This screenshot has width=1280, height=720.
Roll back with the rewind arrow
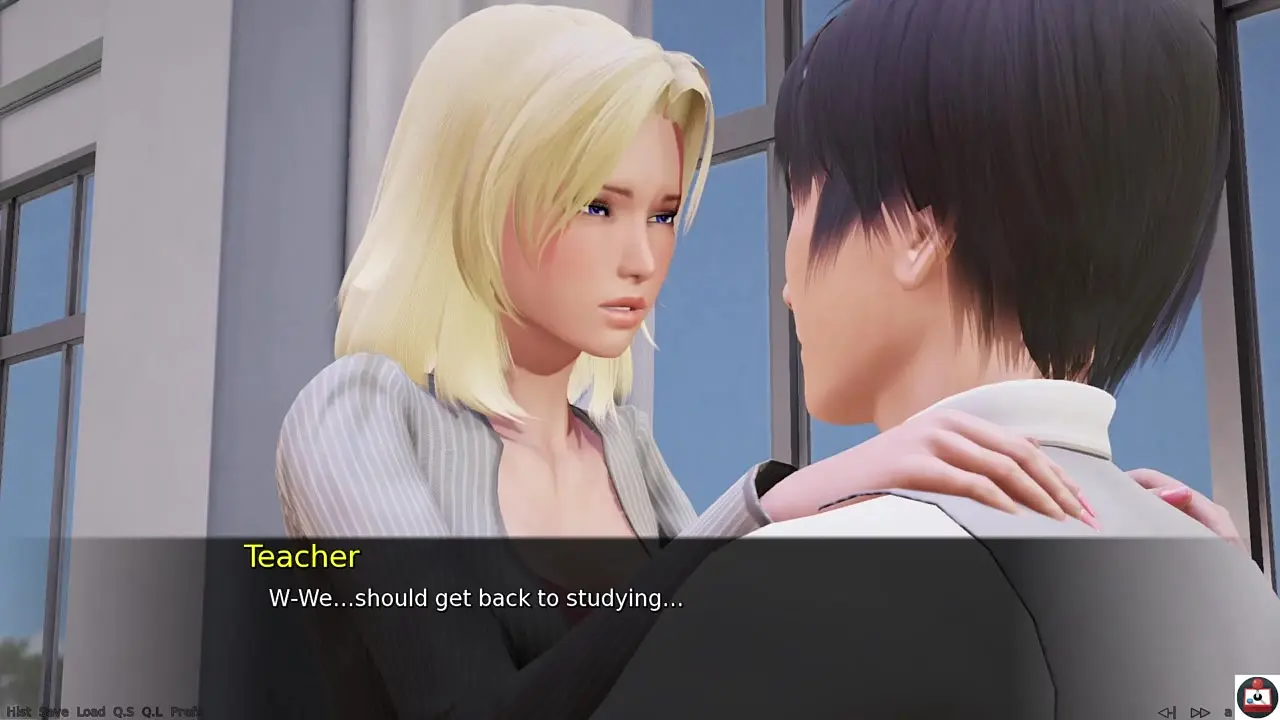point(1167,712)
